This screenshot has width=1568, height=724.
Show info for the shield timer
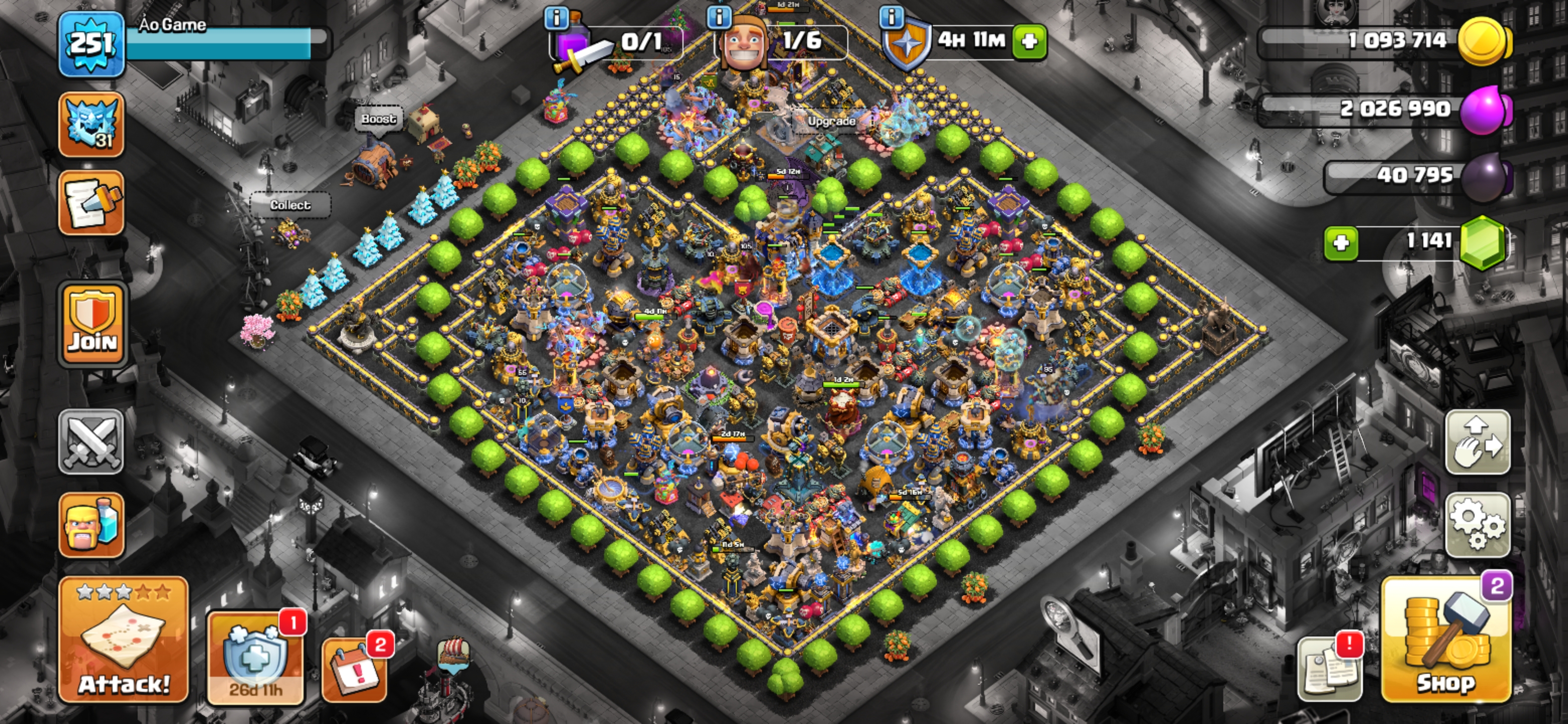pyautogui.click(x=892, y=17)
